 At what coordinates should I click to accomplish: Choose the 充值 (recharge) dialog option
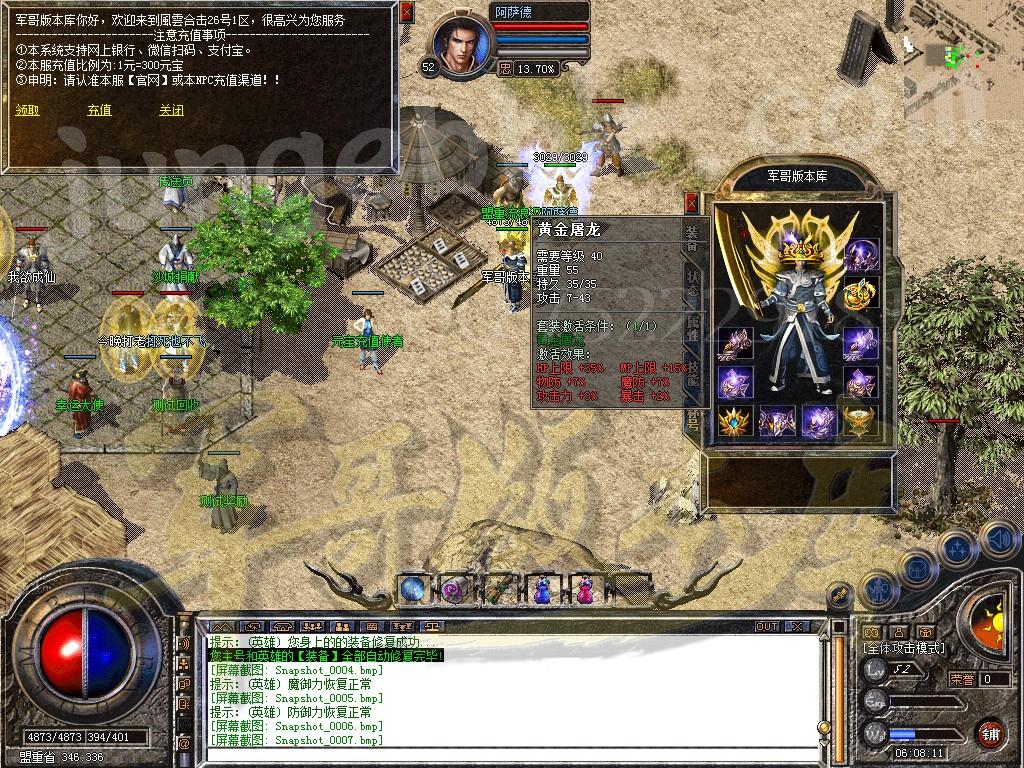tap(99, 111)
